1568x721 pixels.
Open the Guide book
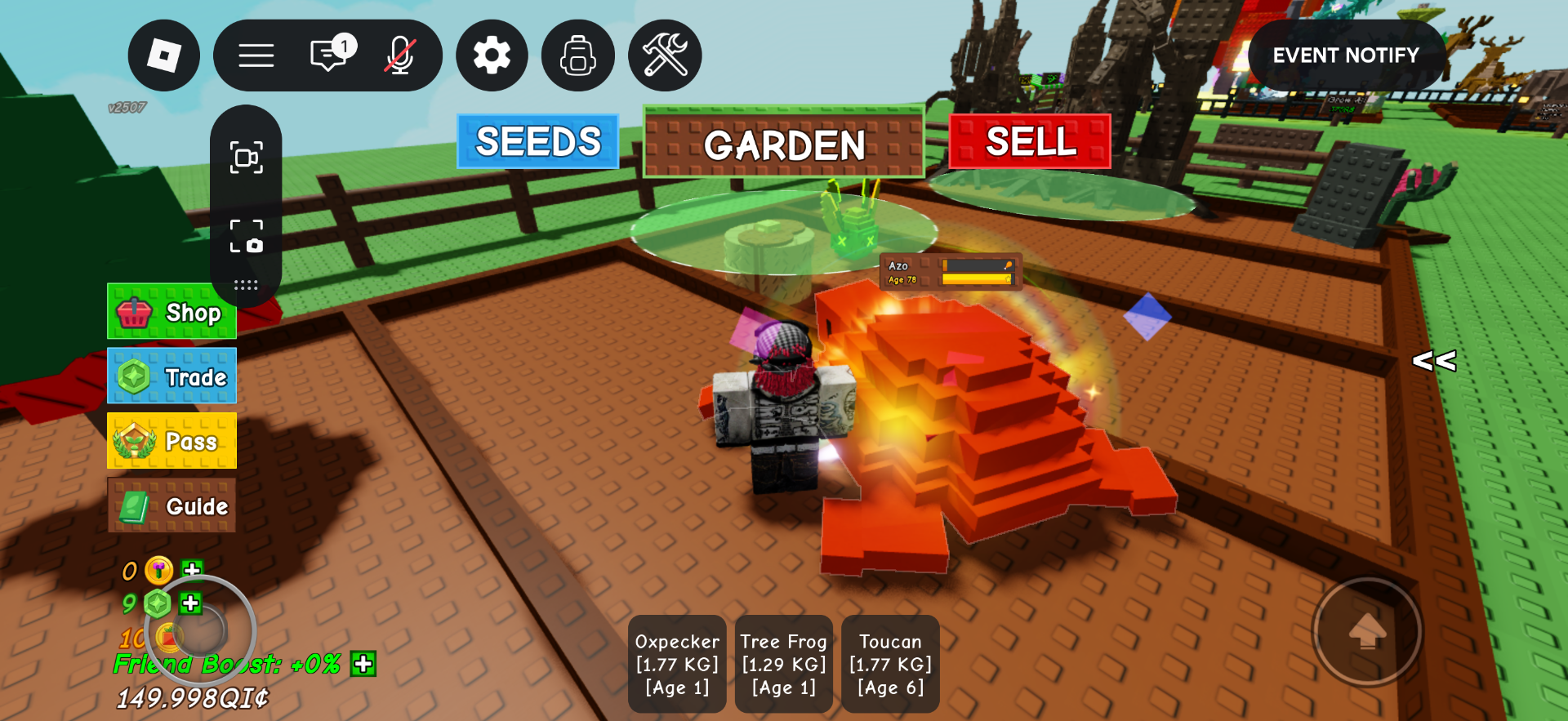click(x=171, y=506)
